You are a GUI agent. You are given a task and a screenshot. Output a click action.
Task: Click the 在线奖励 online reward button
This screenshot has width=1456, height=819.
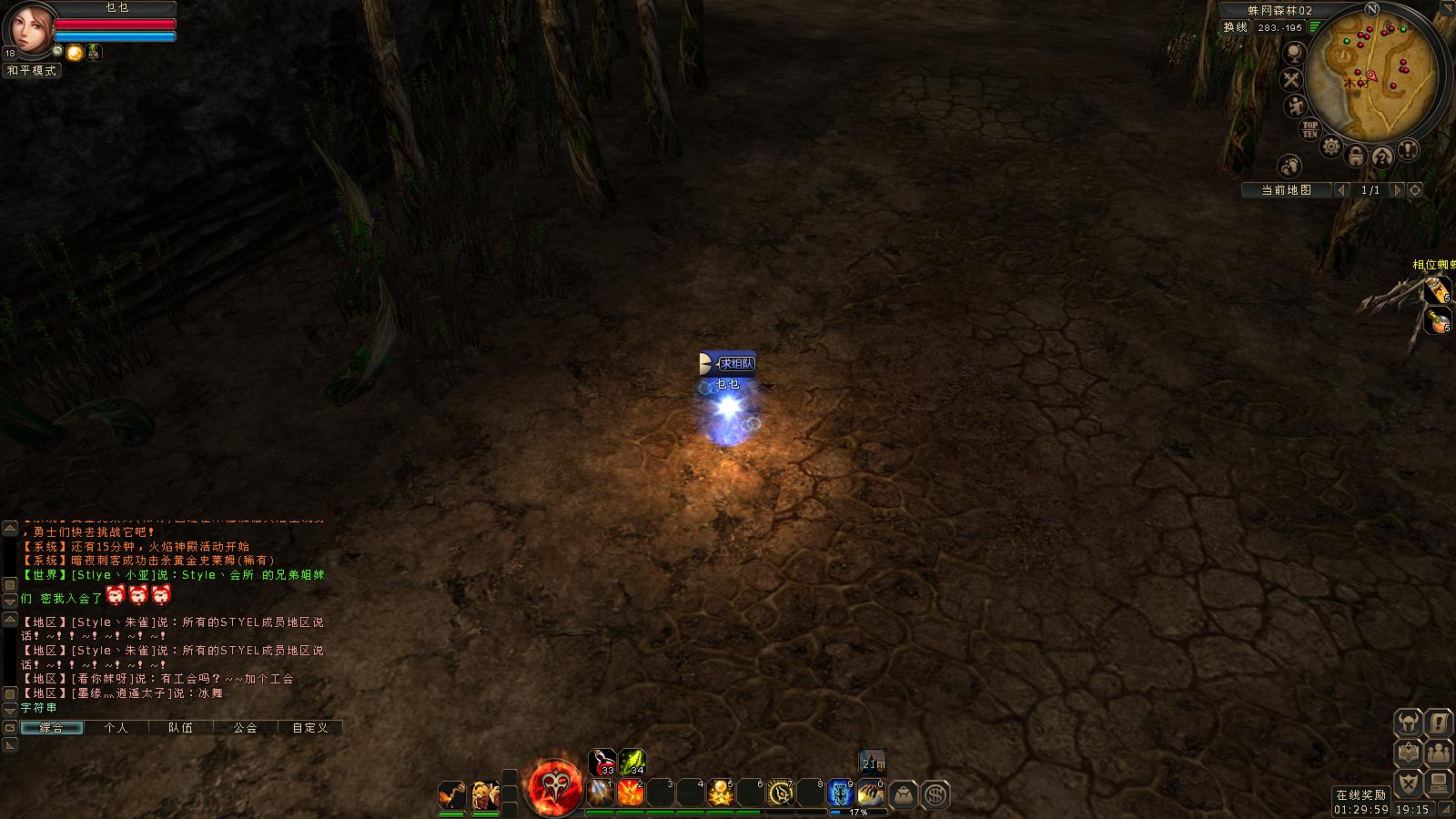click(1361, 794)
